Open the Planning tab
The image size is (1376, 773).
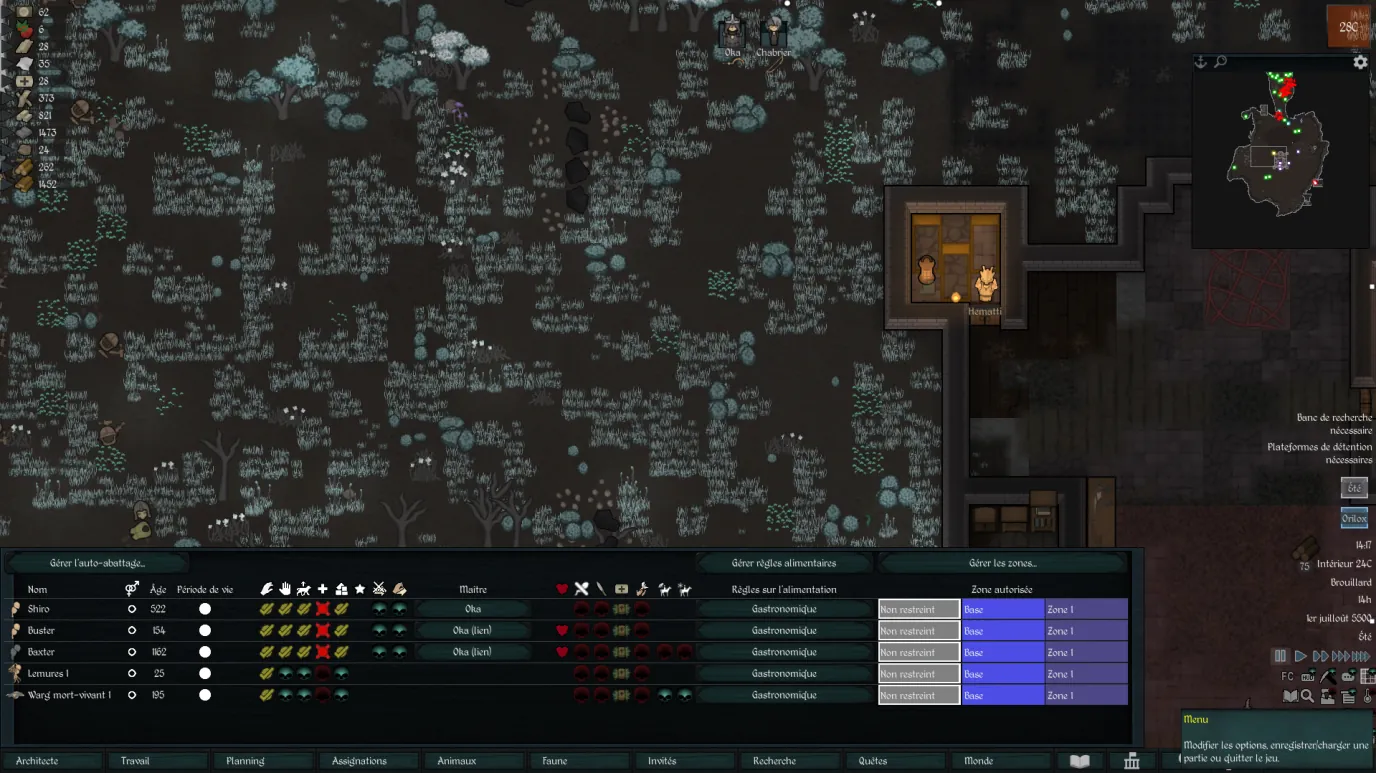click(264, 761)
